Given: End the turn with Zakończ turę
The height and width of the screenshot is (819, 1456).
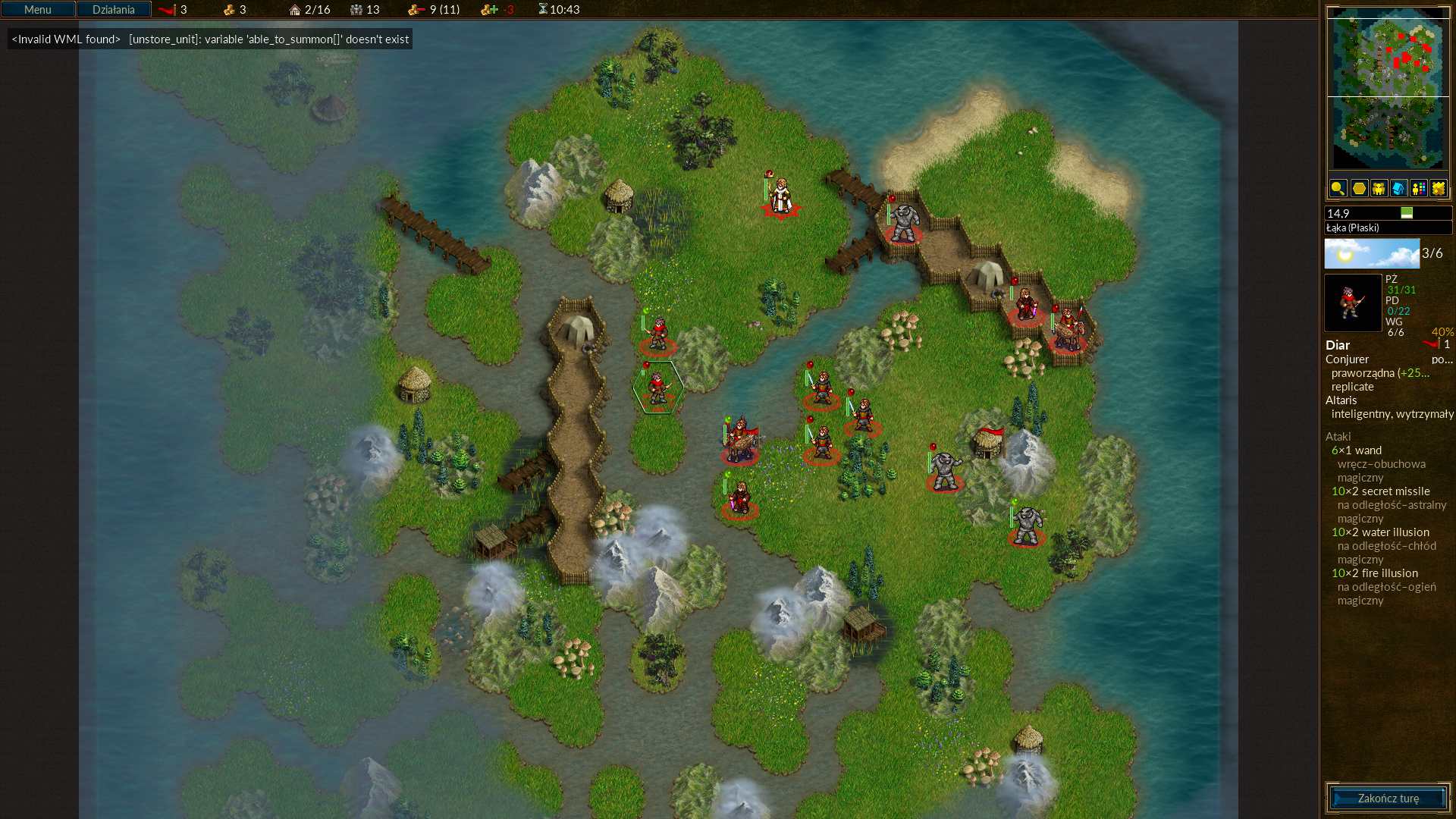Looking at the screenshot, I should [x=1388, y=798].
